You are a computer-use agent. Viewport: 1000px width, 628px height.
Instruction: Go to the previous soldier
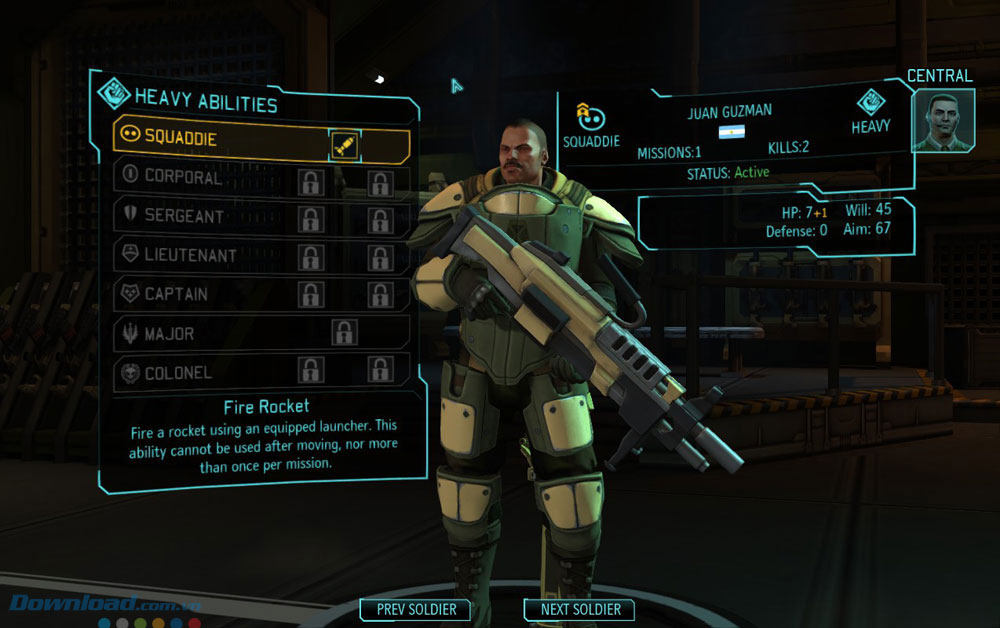coord(416,609)
